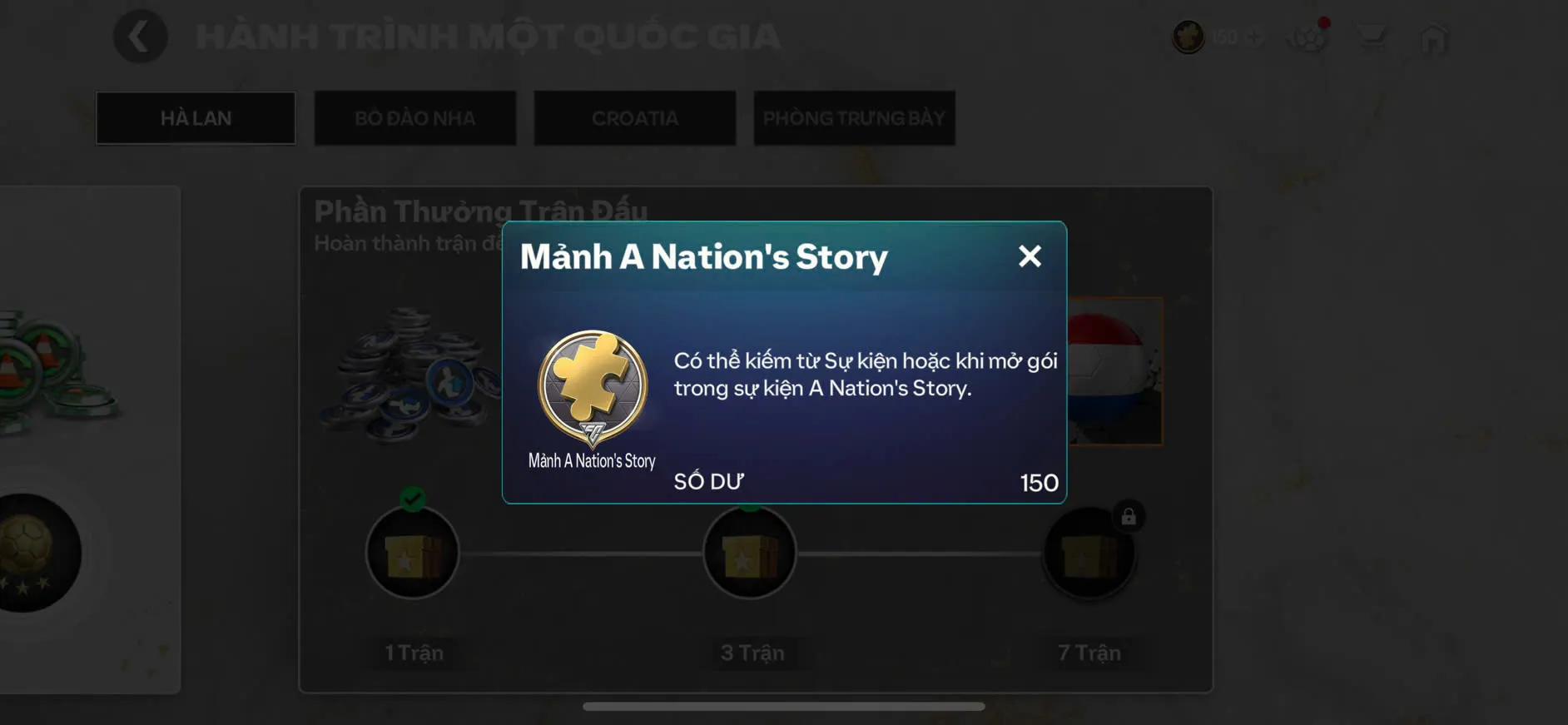Click the plus icon to add currency
This screenshot has height=725, width=1568.
tap(1255, 37)
